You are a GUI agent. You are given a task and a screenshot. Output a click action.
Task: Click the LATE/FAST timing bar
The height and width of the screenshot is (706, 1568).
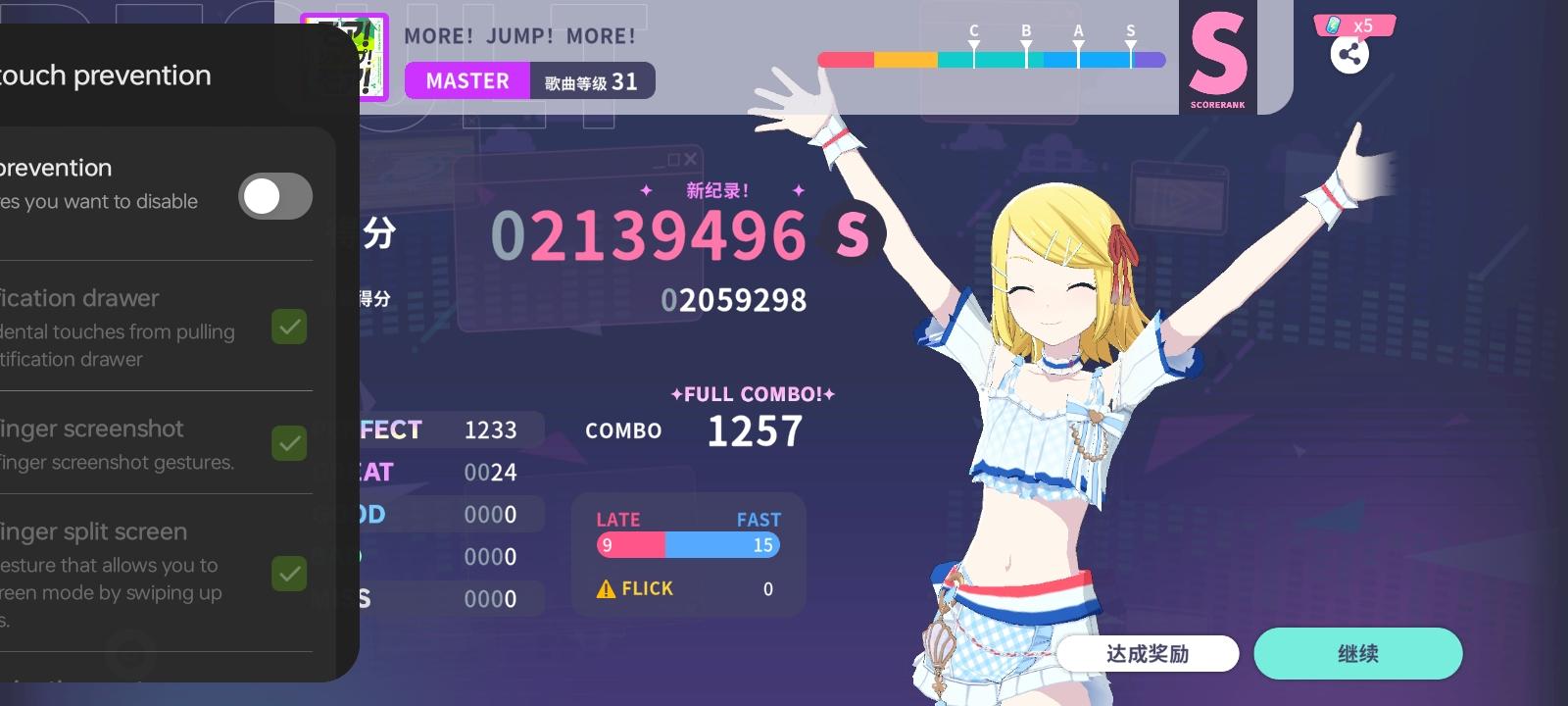pos(686,545)
